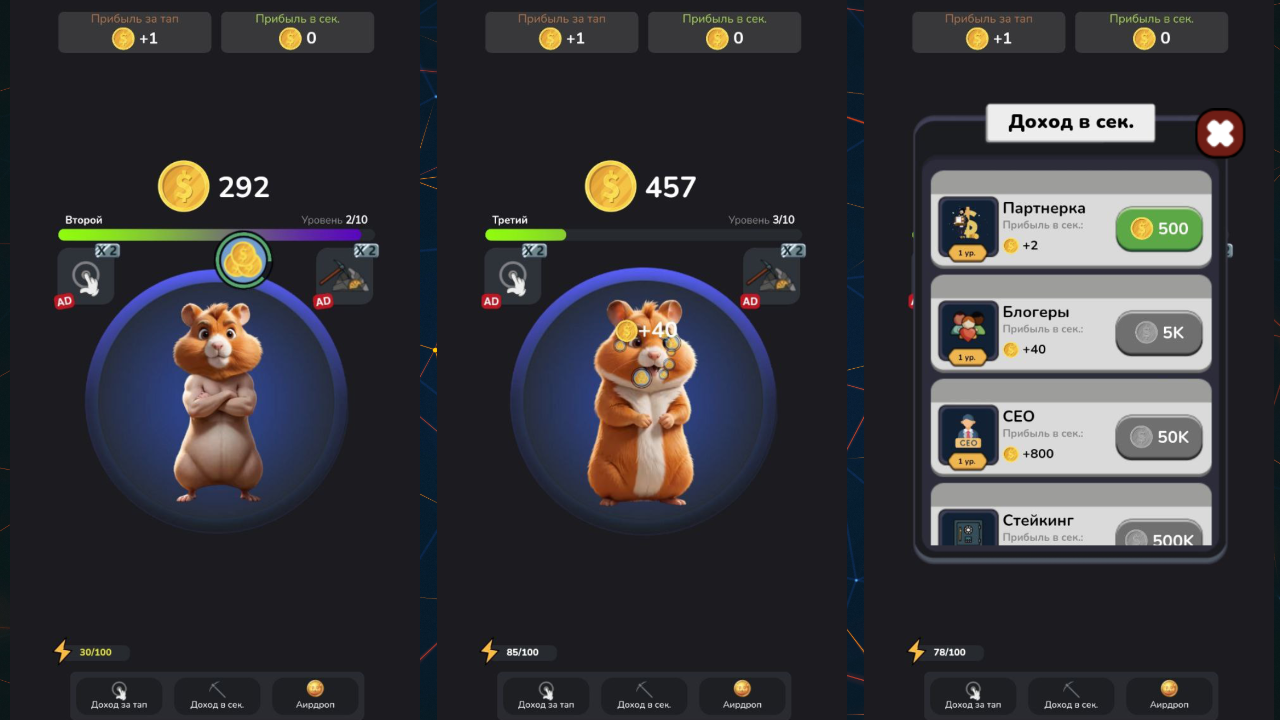
Task: Switch to the Доход за тап tab
Action: pyautogui.click(x=545, y=696)
